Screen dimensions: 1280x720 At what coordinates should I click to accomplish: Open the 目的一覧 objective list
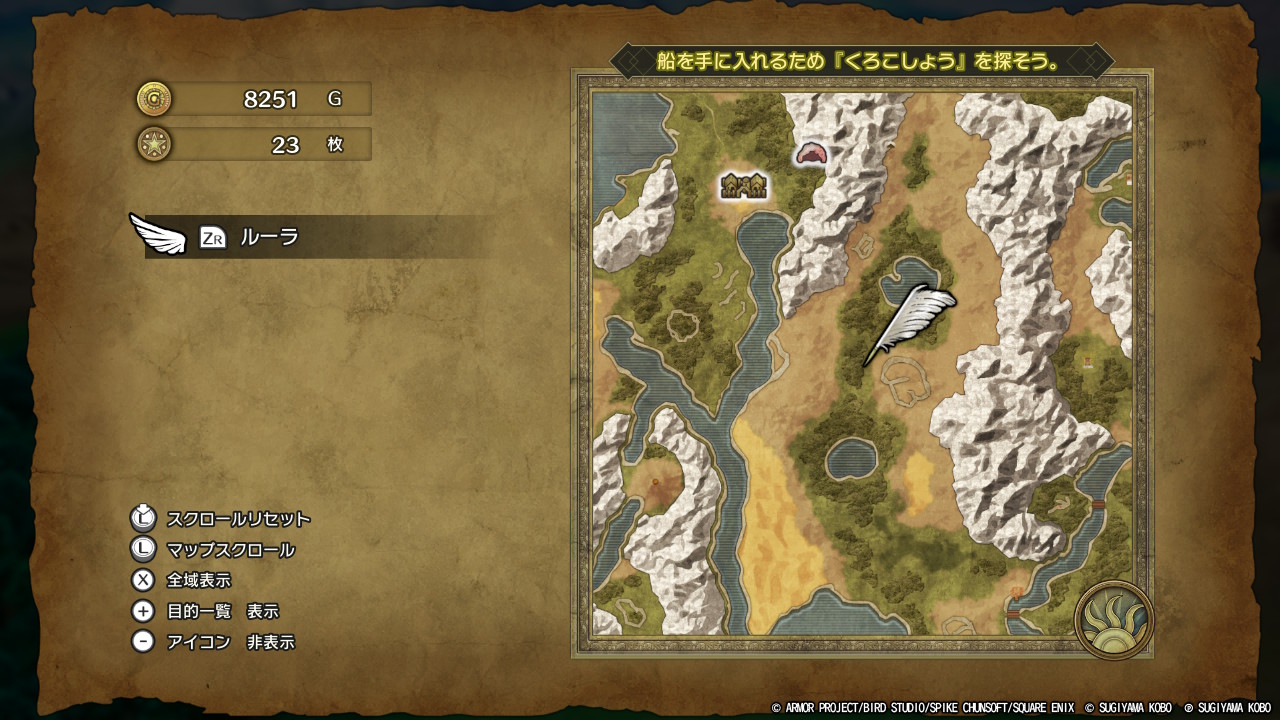point(222,612)
